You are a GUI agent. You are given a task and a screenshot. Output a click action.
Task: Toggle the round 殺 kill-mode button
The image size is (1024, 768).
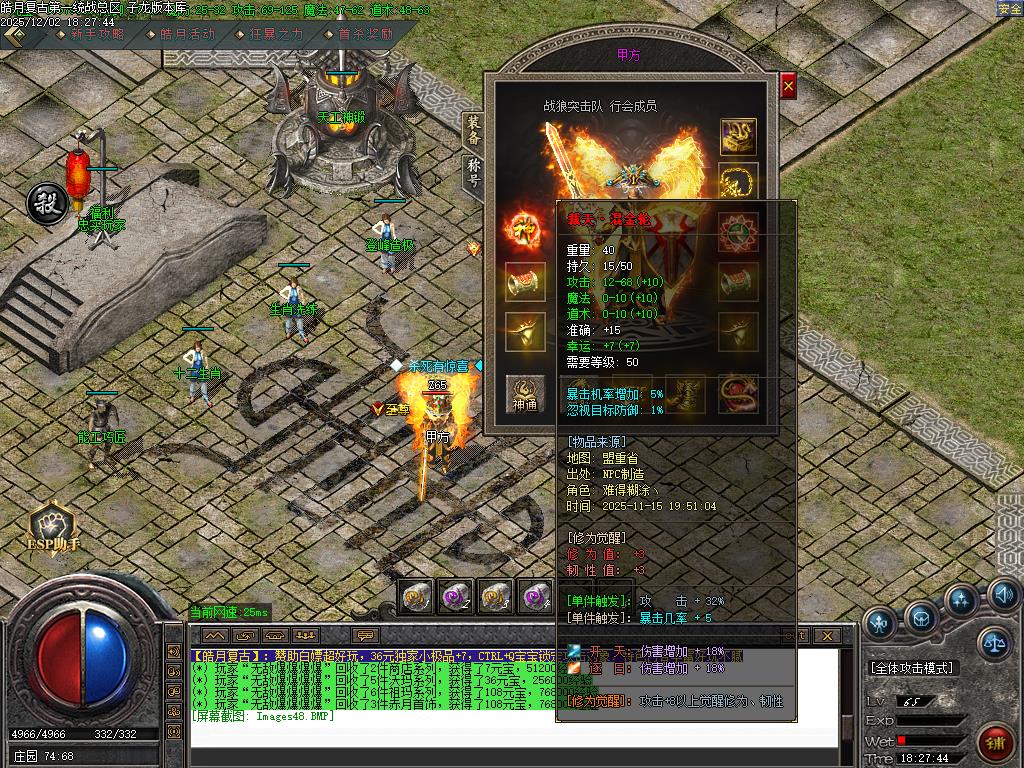(47, 203)
